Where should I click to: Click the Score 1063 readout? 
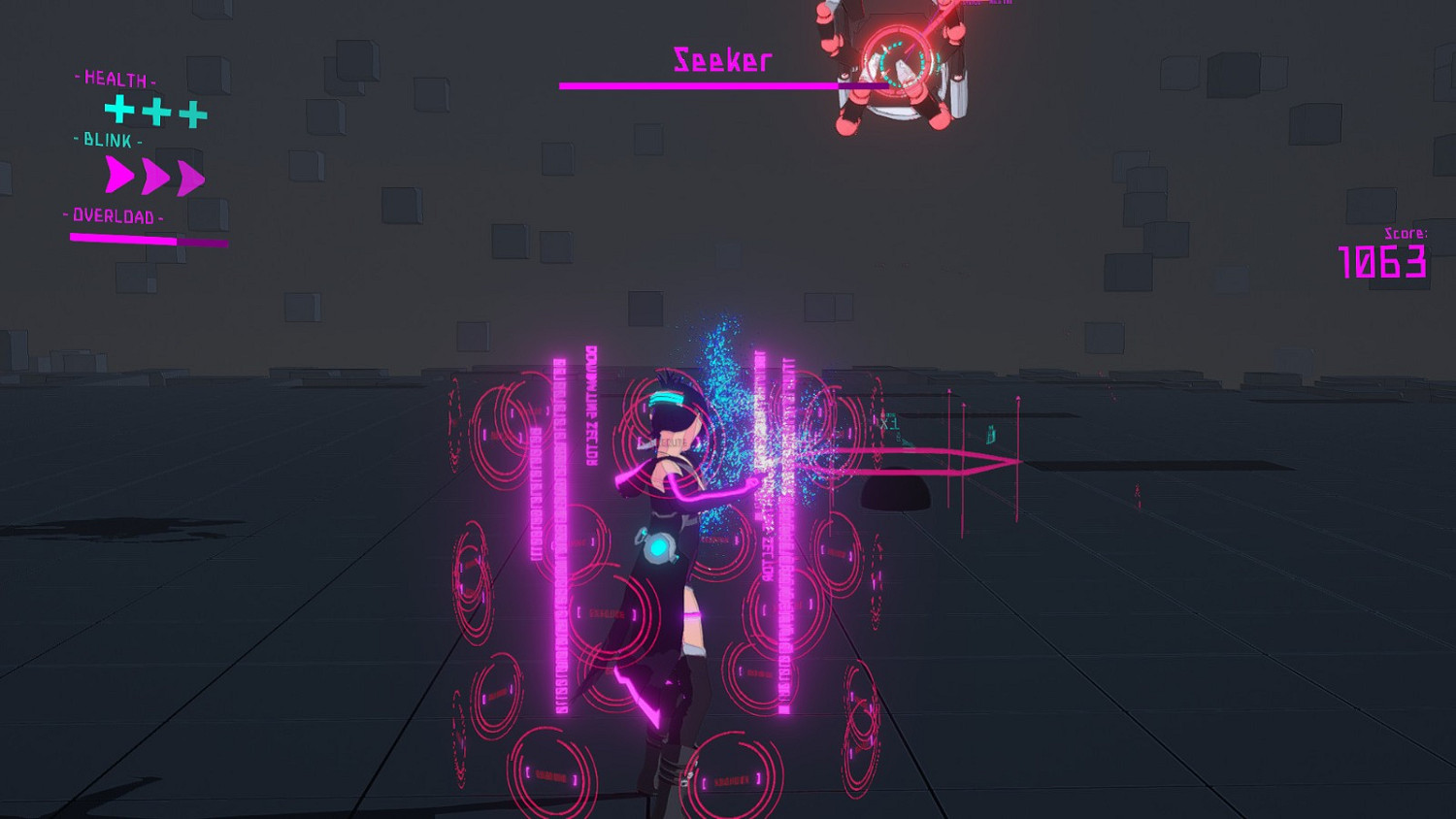pyautogui.click(x=1382, y=258)
